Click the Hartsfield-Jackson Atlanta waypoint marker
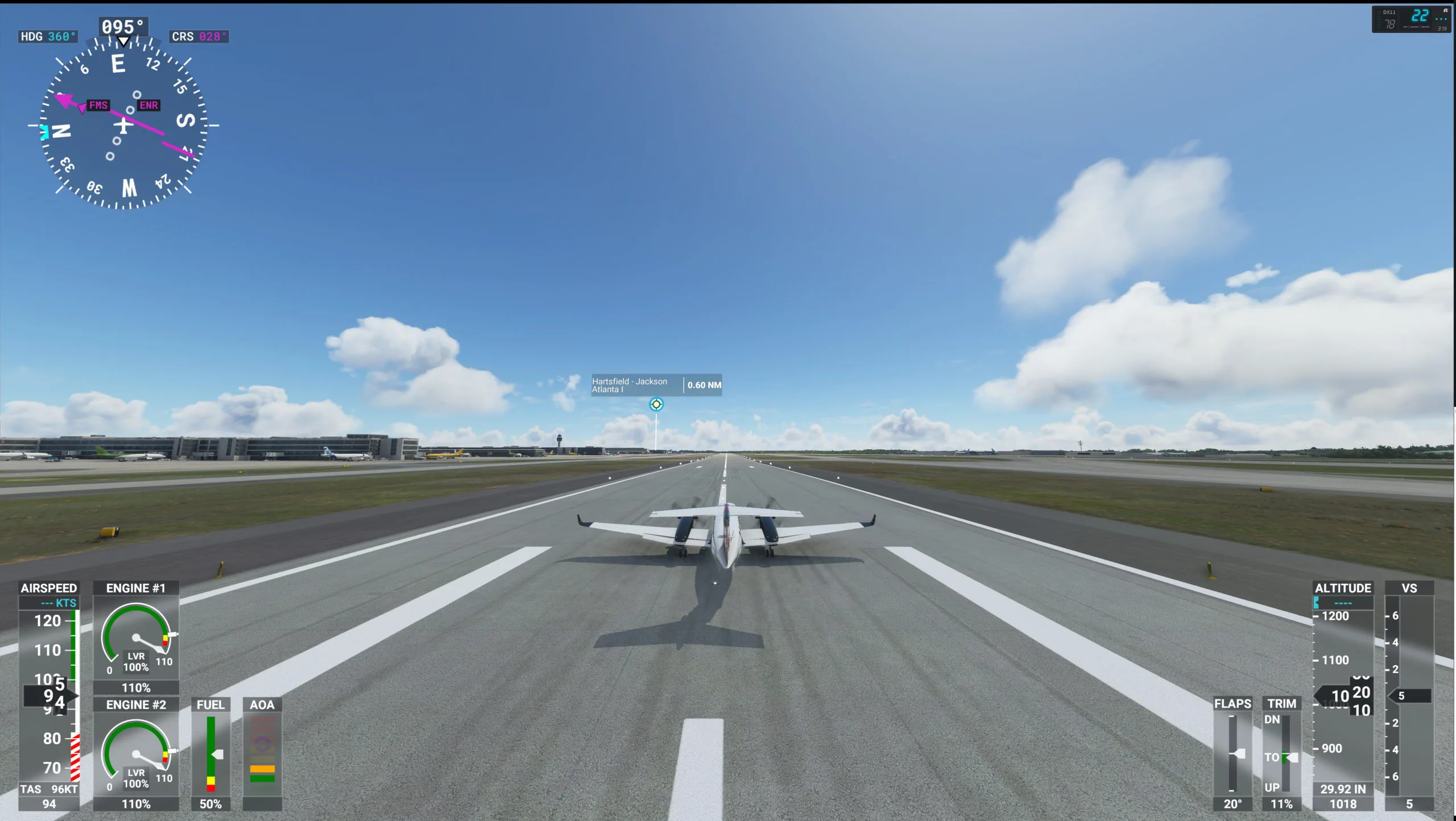Viewport: 1456px width, 821px height. click(656, 404)
